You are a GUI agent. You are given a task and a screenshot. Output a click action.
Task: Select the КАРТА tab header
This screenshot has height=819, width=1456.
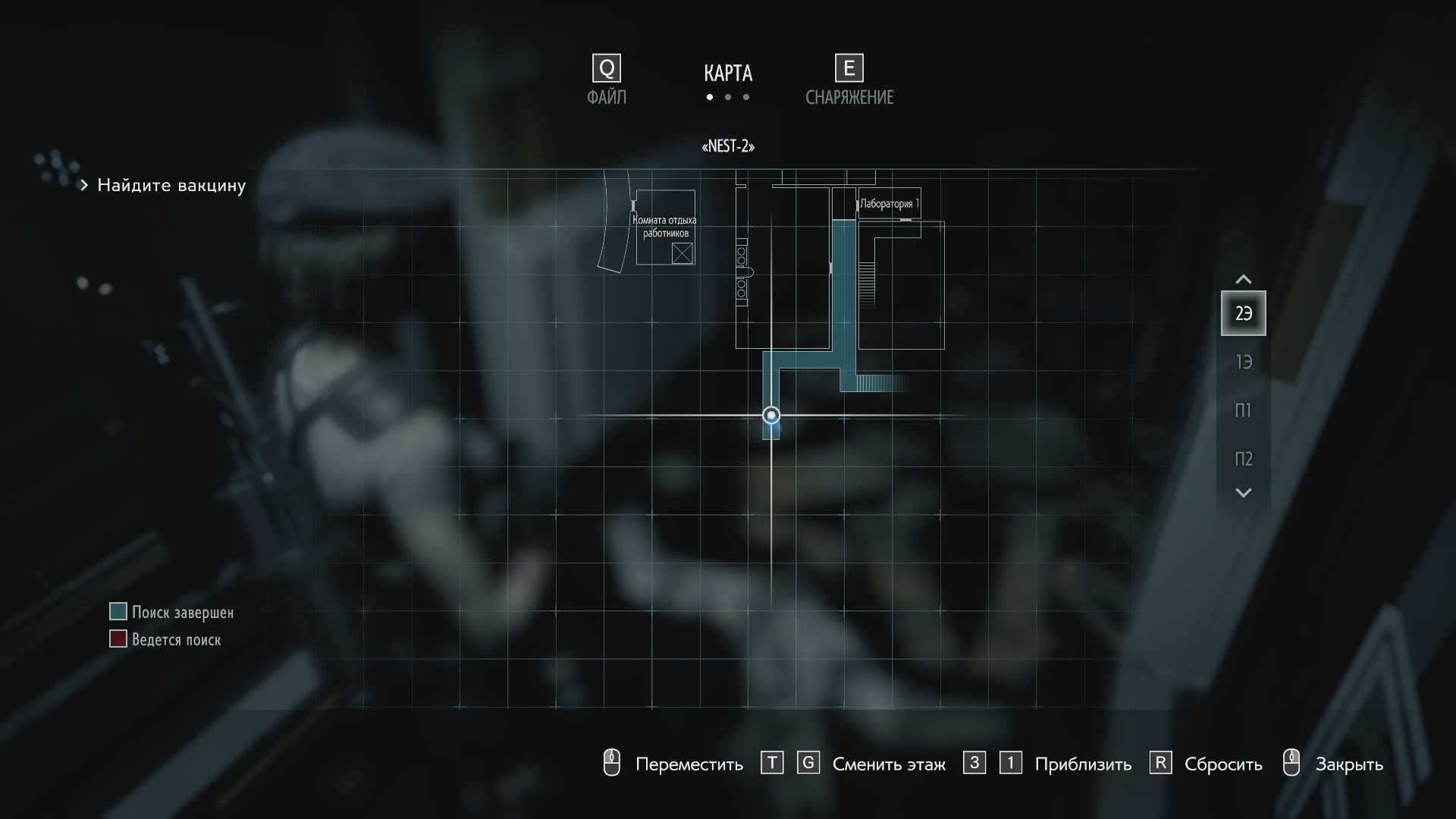coord(728,74)
